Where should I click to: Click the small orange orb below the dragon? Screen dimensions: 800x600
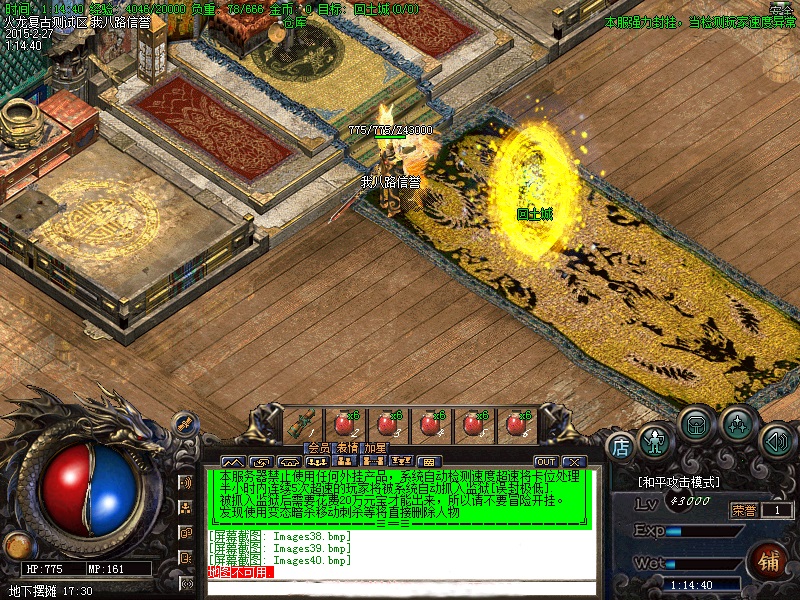[16, 545]
